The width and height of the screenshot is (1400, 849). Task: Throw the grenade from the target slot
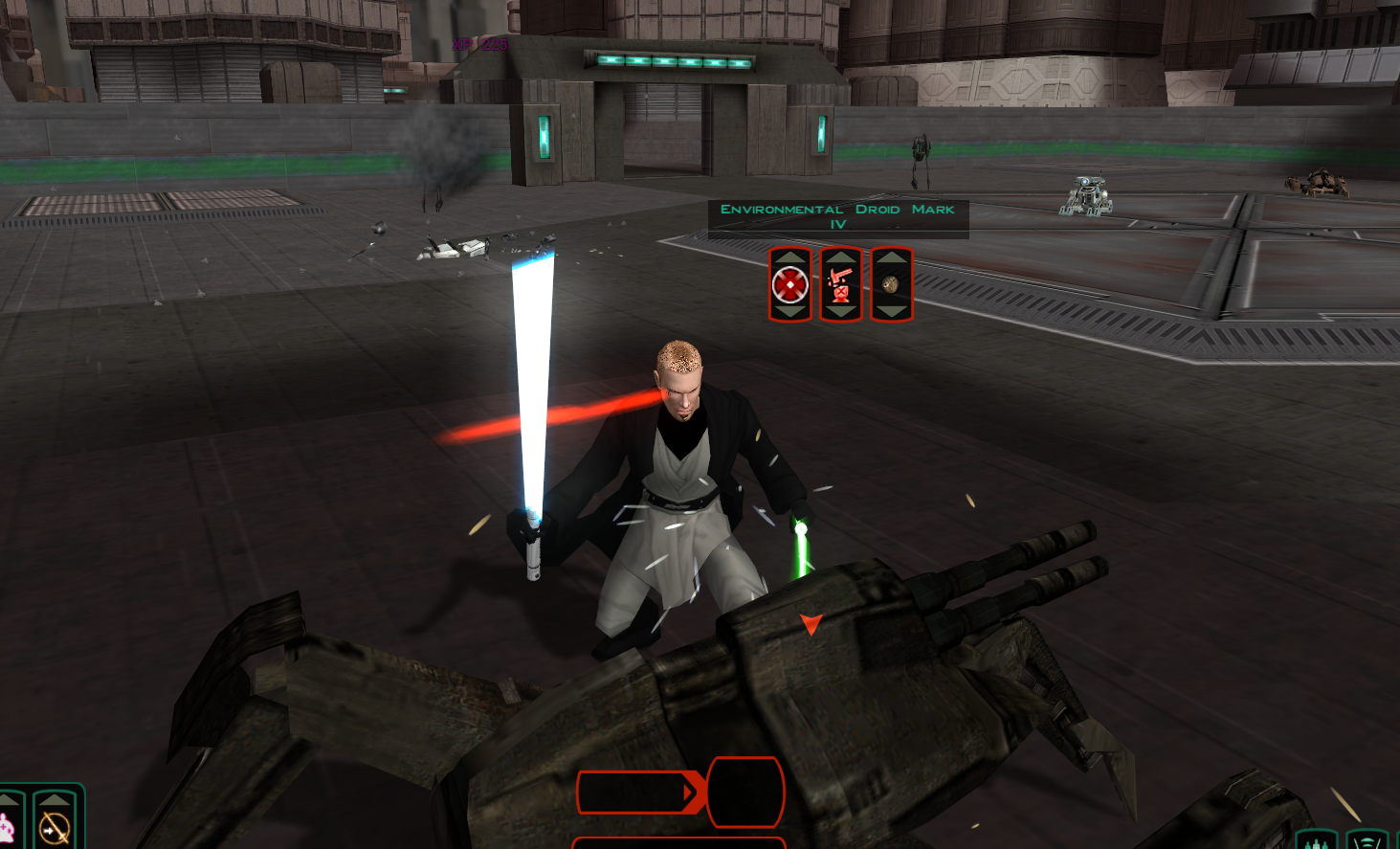(x=891, y=284)
